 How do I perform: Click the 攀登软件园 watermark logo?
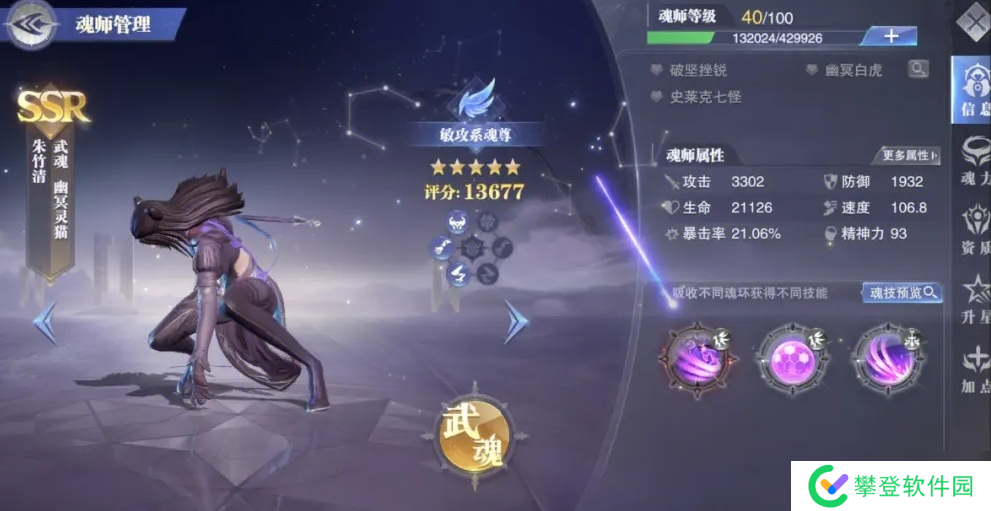click(891, 486)
